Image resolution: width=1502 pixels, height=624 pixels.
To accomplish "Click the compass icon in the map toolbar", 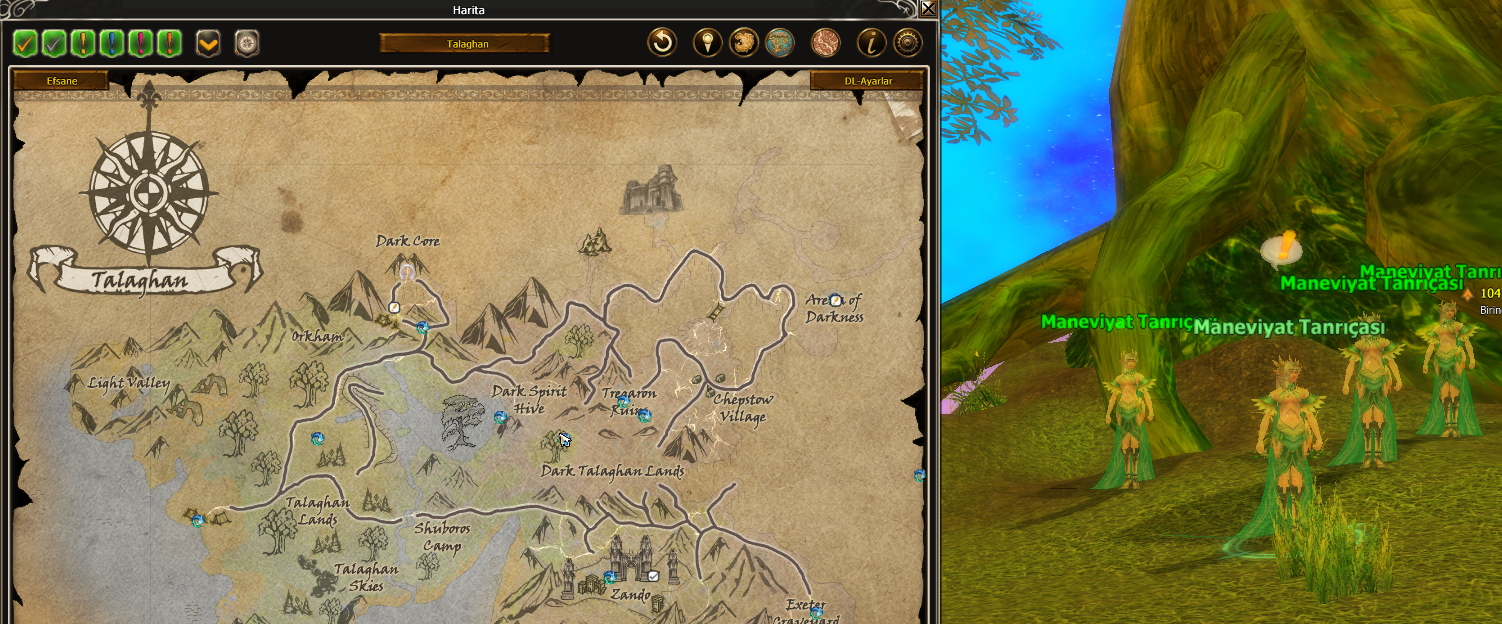I will point(246,43).
